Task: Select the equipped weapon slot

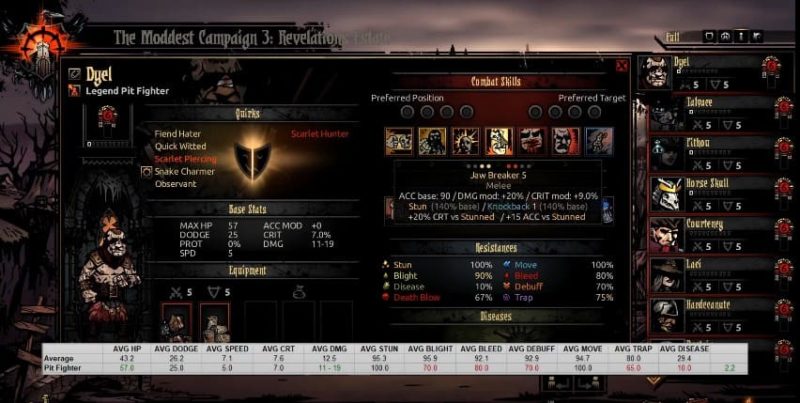Action: pos(176,322)
